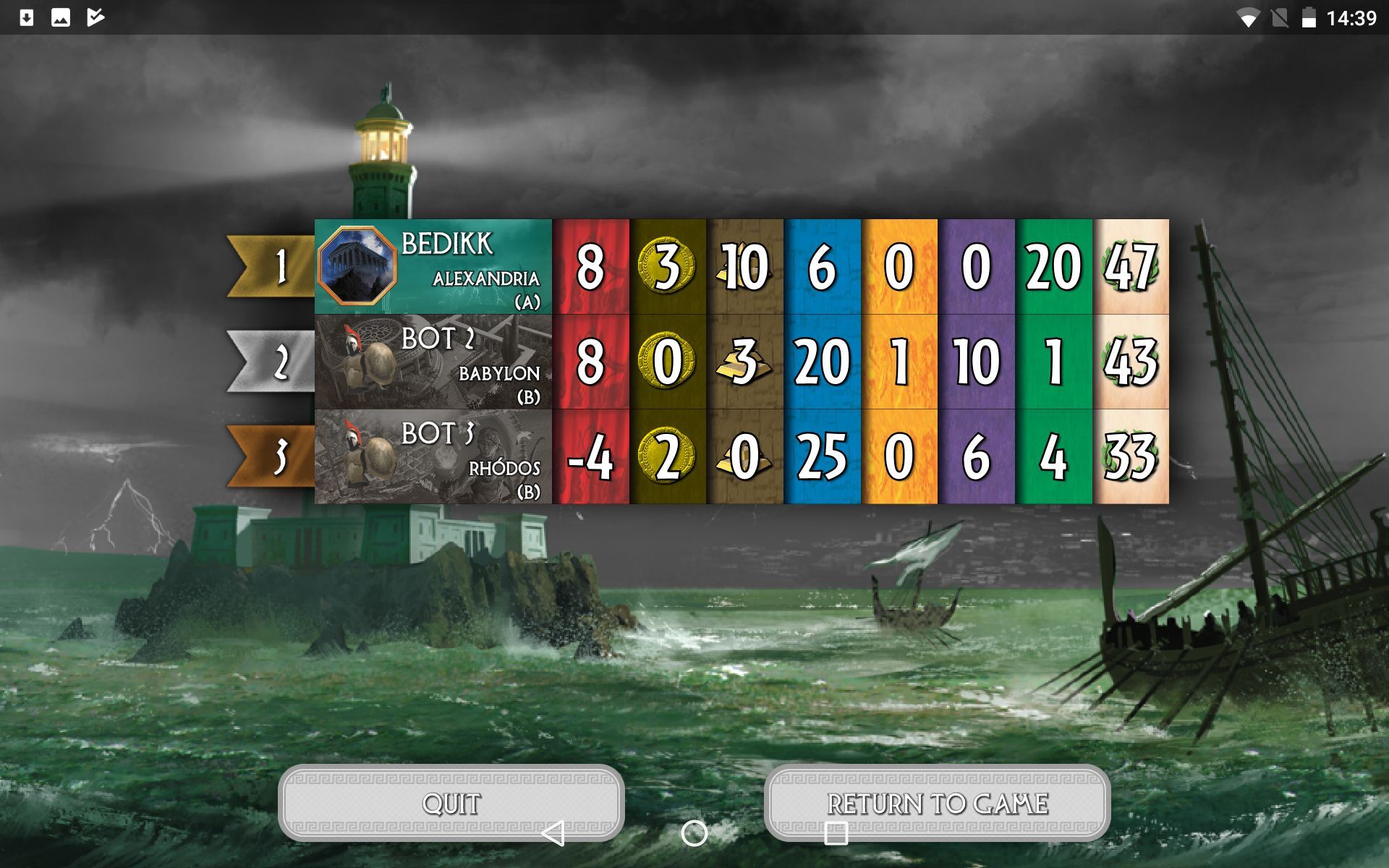Open the download icon in the top-left corner

(27, 17)
